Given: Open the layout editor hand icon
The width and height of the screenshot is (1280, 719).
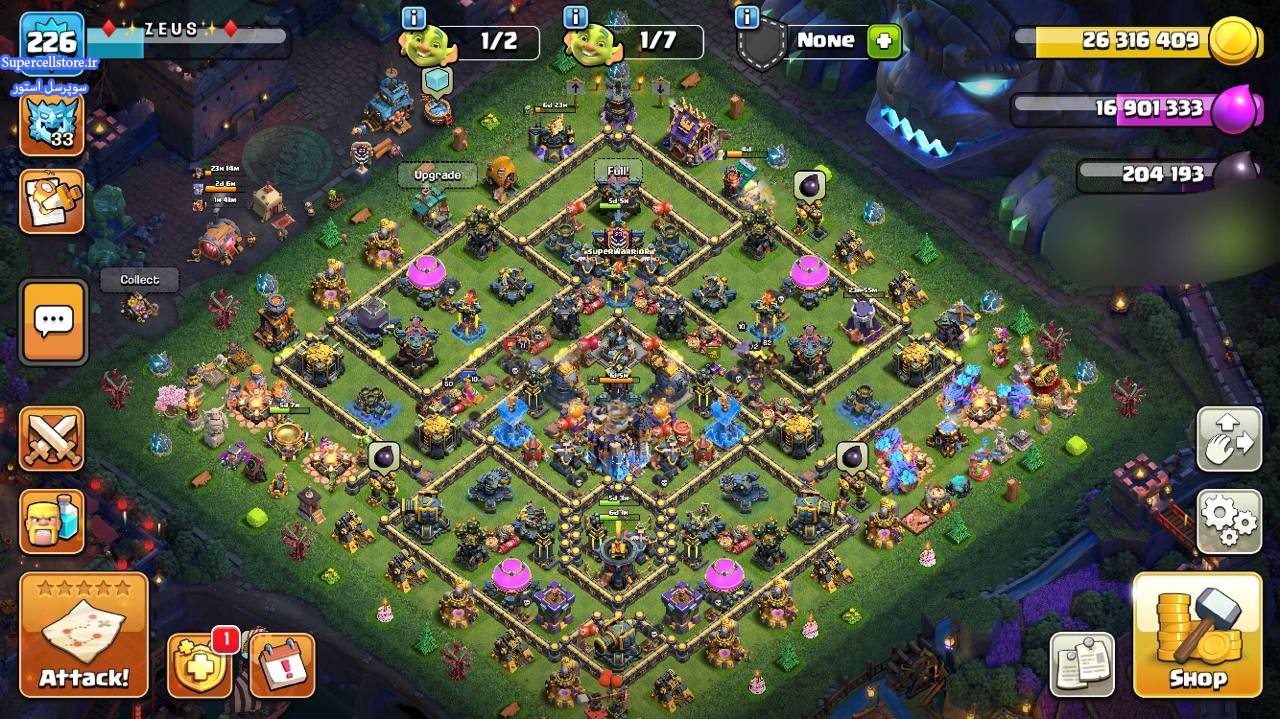Looking at the screenshot, I should point(1229,439).
